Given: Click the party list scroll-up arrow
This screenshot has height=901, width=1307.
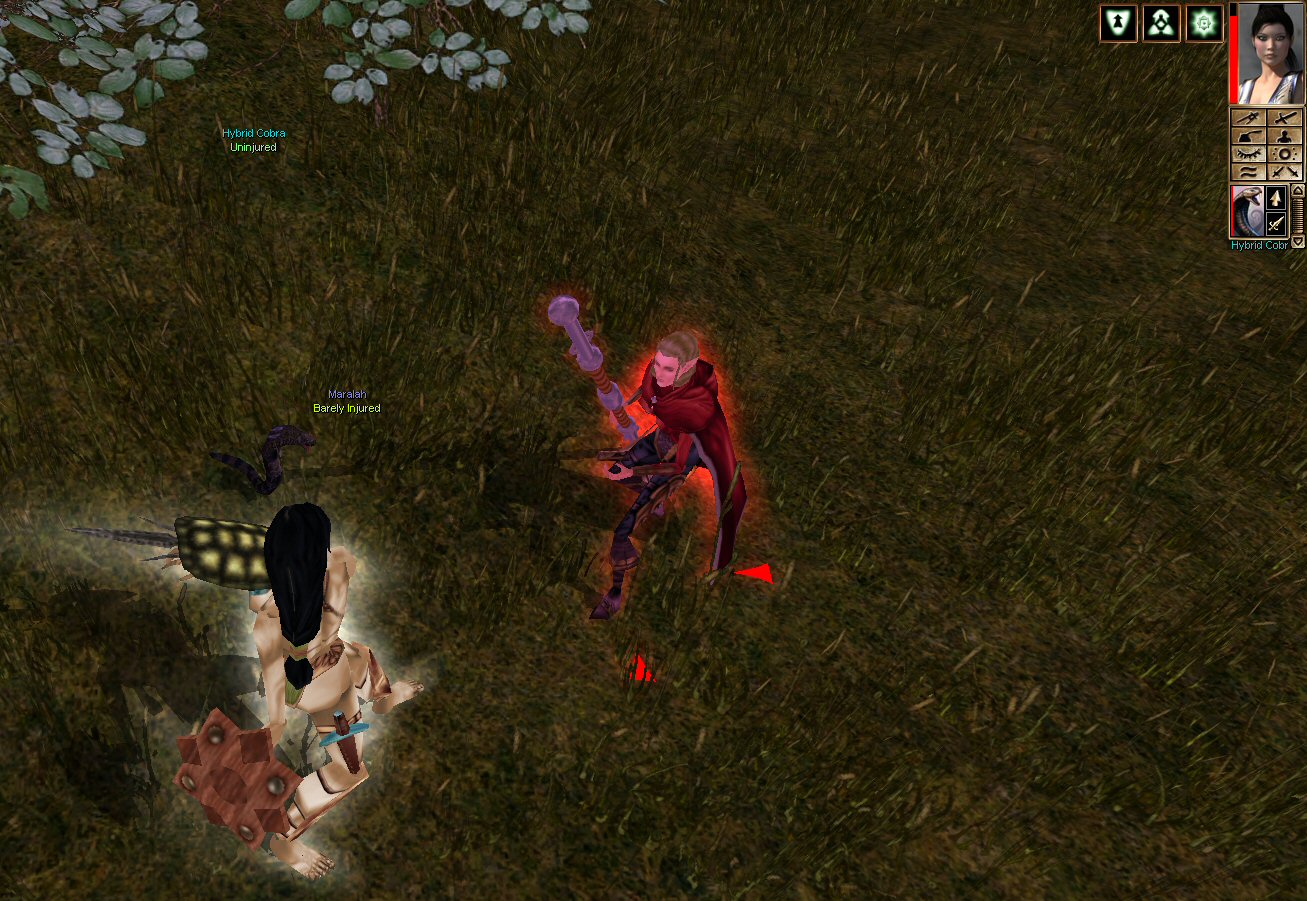Looking at the screenshot, I should (x=1298, y=190).
